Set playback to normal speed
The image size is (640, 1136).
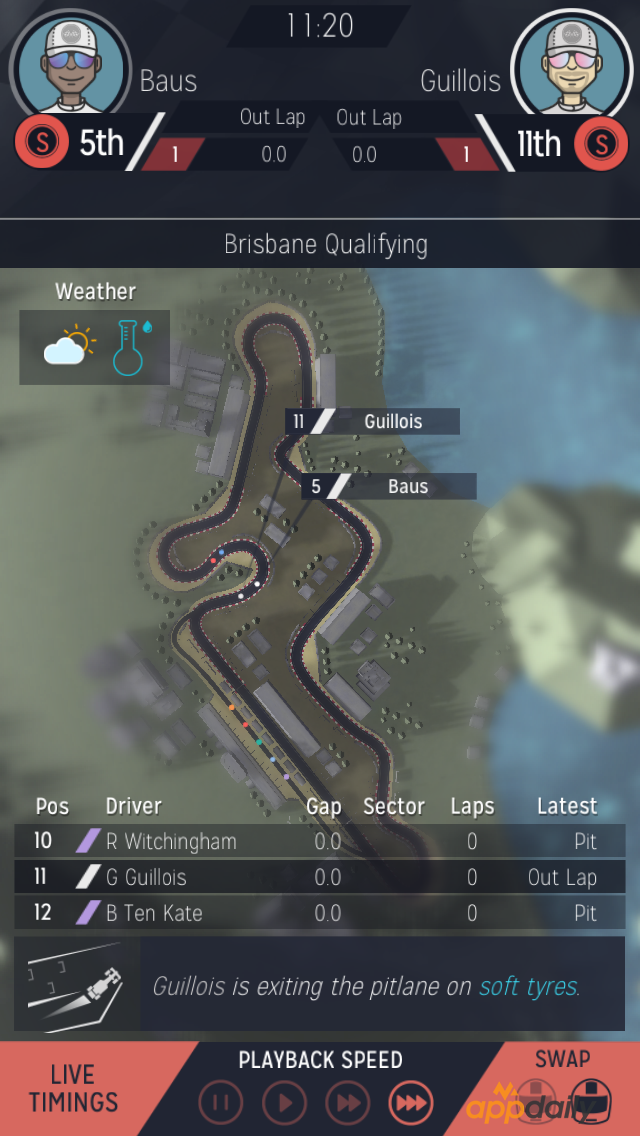284,1103
